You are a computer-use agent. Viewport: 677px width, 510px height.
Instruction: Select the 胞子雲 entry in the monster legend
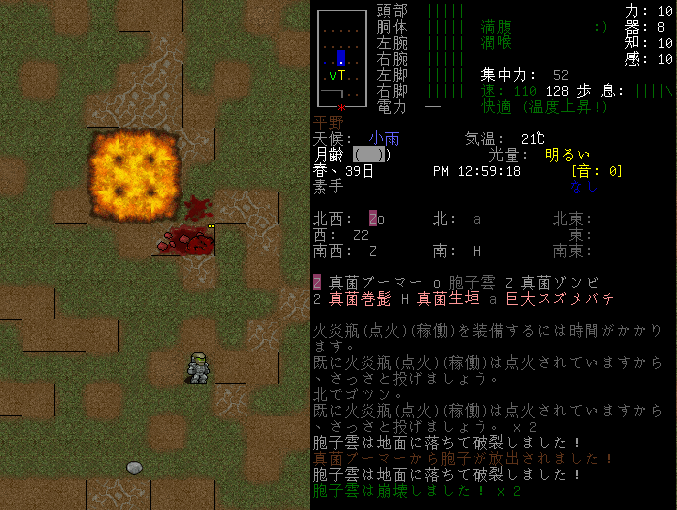tap(463, 282)
